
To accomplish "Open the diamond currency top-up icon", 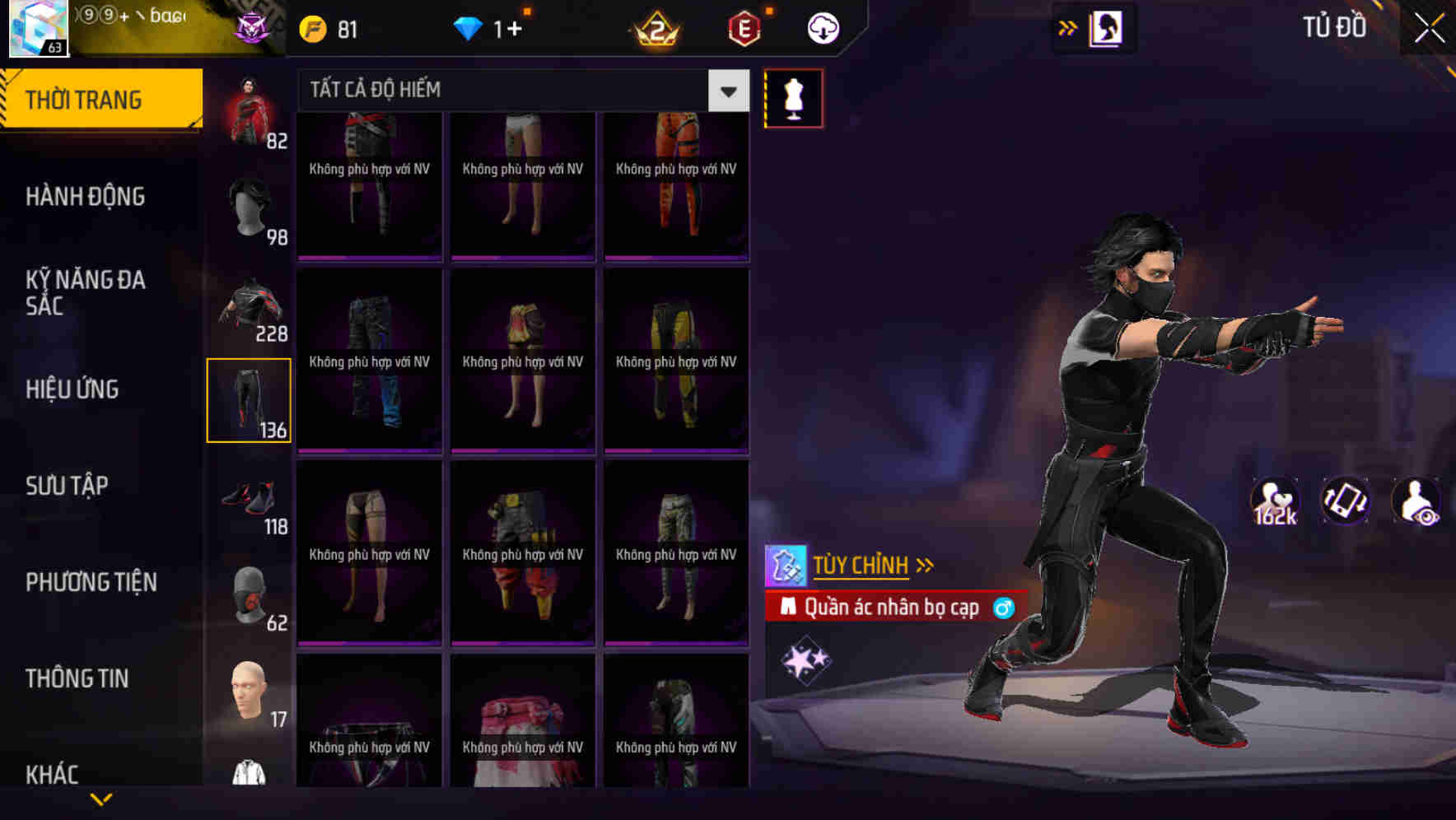I will point(471,27).
